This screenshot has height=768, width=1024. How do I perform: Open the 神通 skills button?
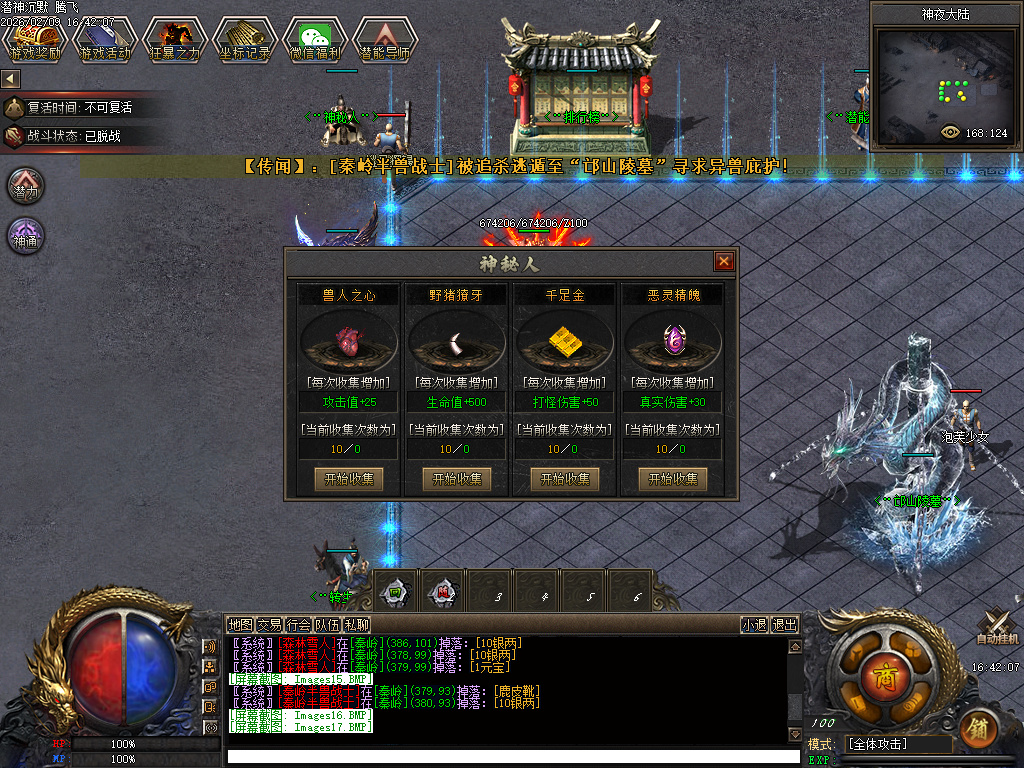[26, 236]
